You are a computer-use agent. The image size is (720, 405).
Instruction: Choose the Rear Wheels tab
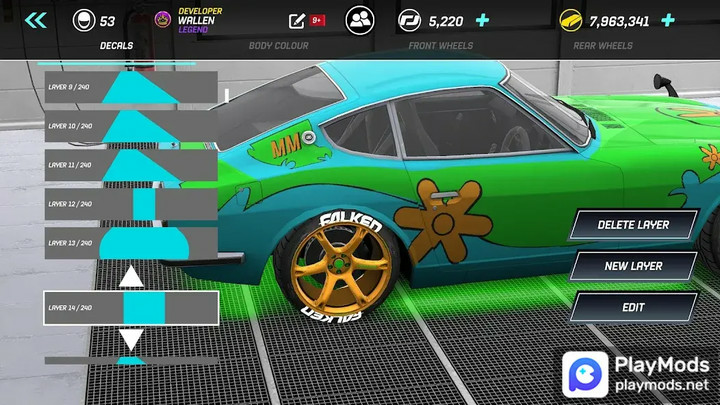click(603, 46)
